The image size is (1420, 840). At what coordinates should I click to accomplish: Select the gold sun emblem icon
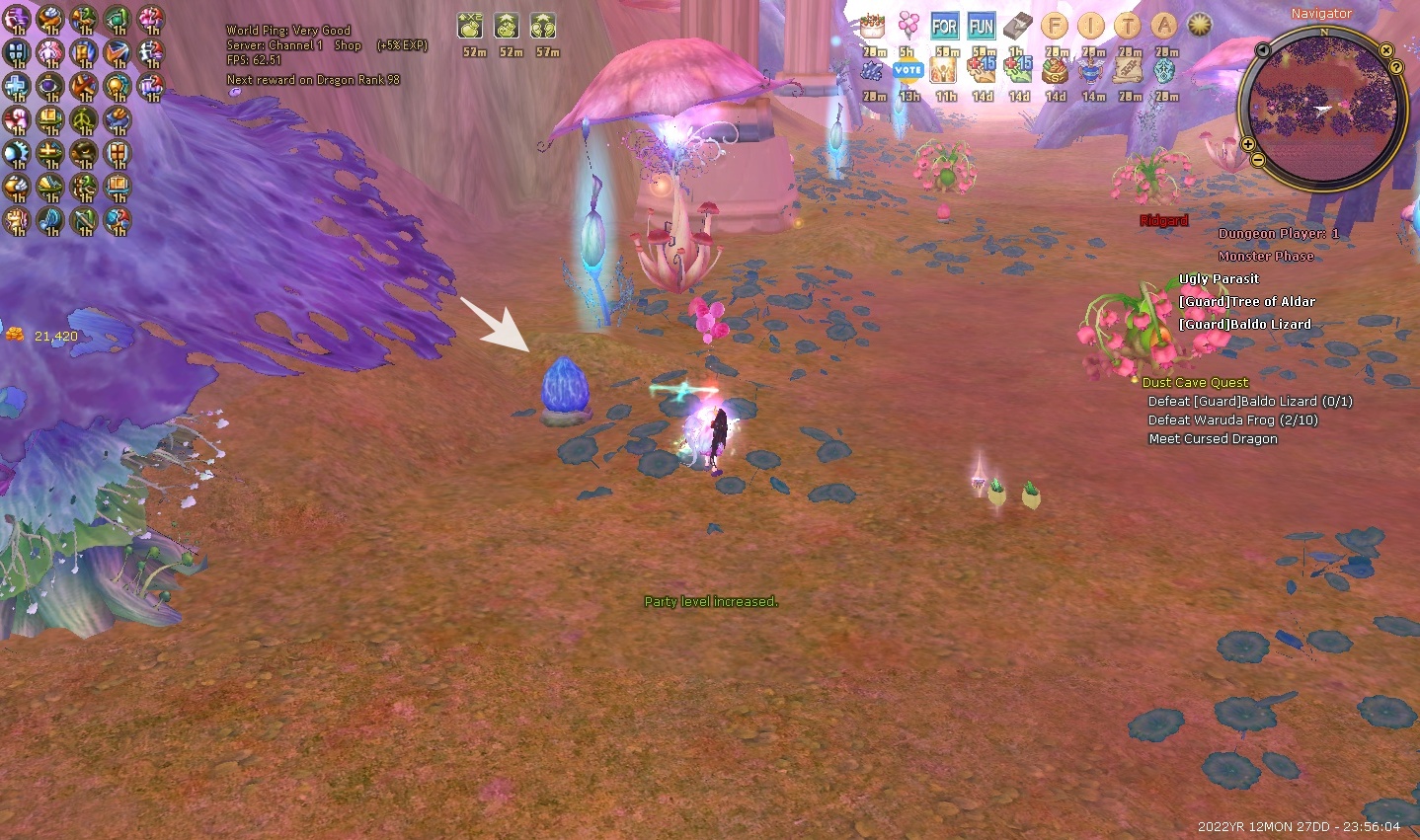pyautogui.click(x=1199, y=26)
